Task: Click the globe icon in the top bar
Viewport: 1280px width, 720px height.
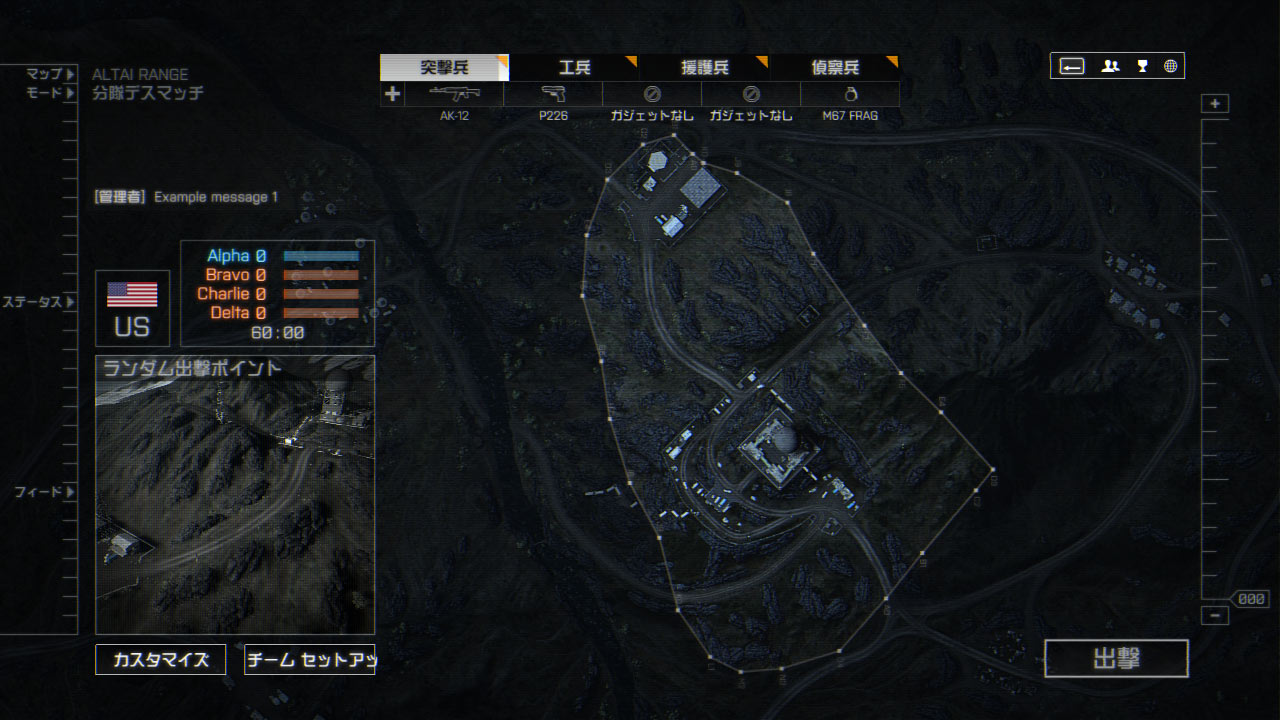Action: pos(1170,66)
